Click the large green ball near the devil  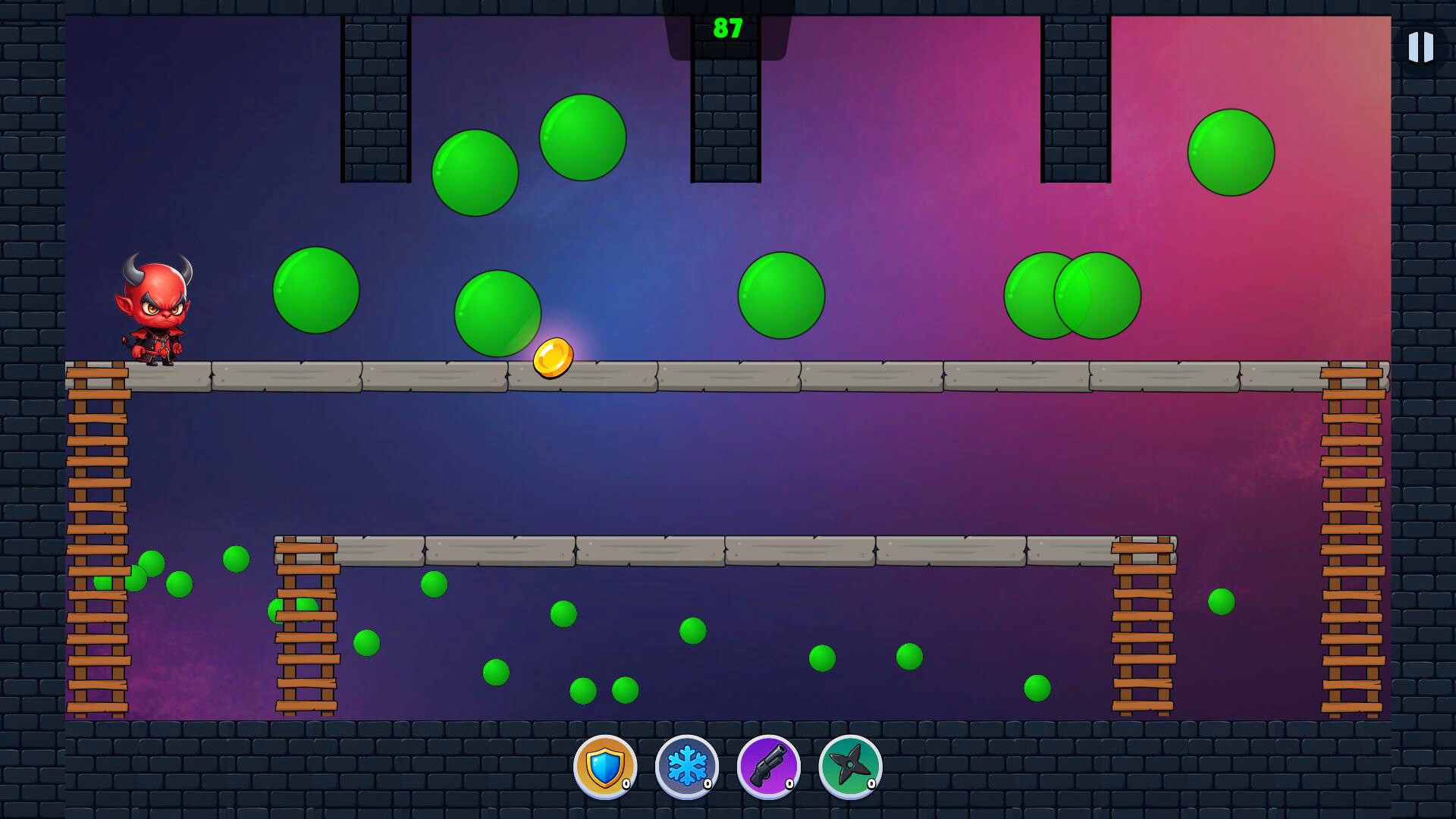point(315,292)
